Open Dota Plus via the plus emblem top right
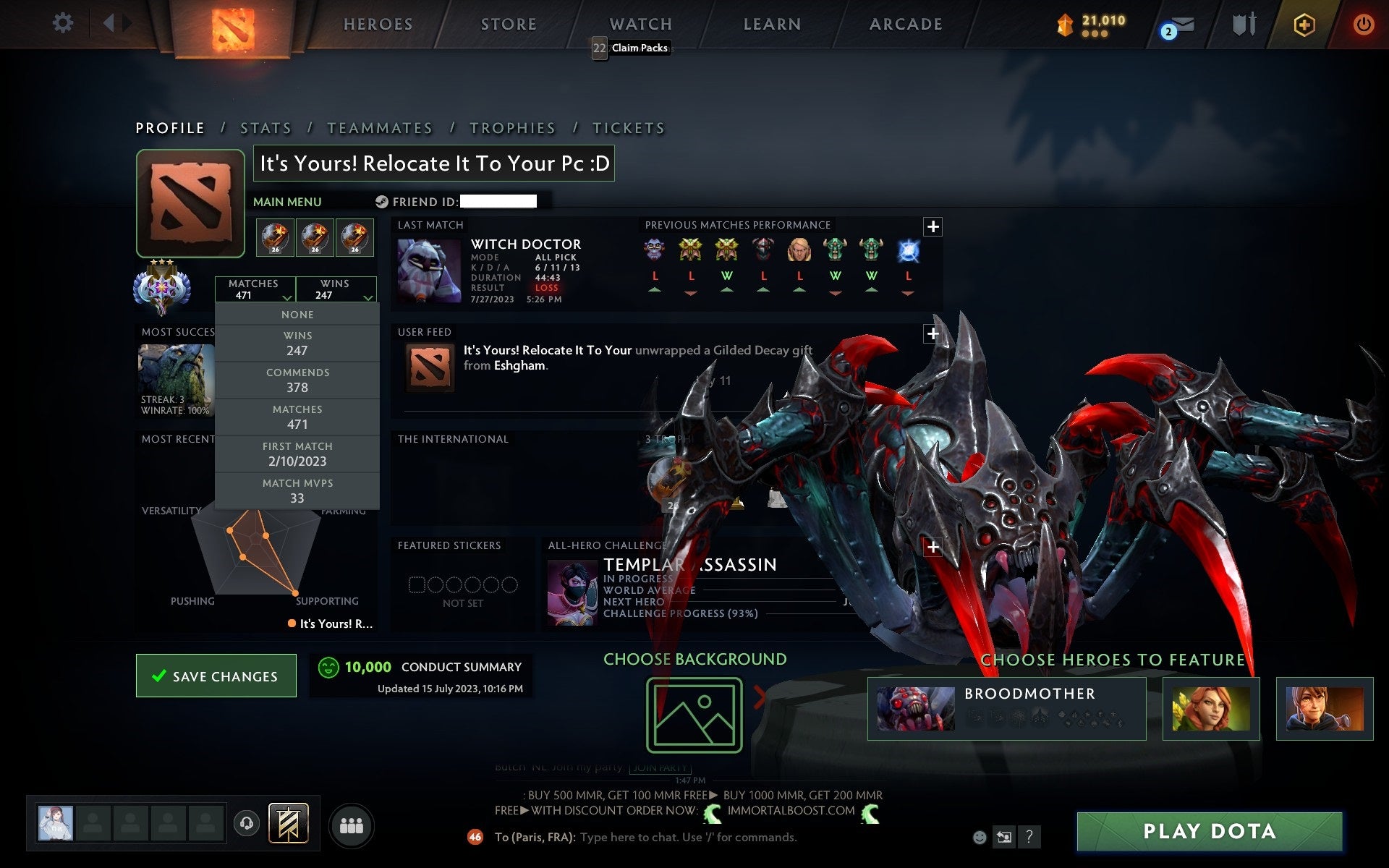Image resolution: width=1389 pixels, height=868 pixels. 1302,23
